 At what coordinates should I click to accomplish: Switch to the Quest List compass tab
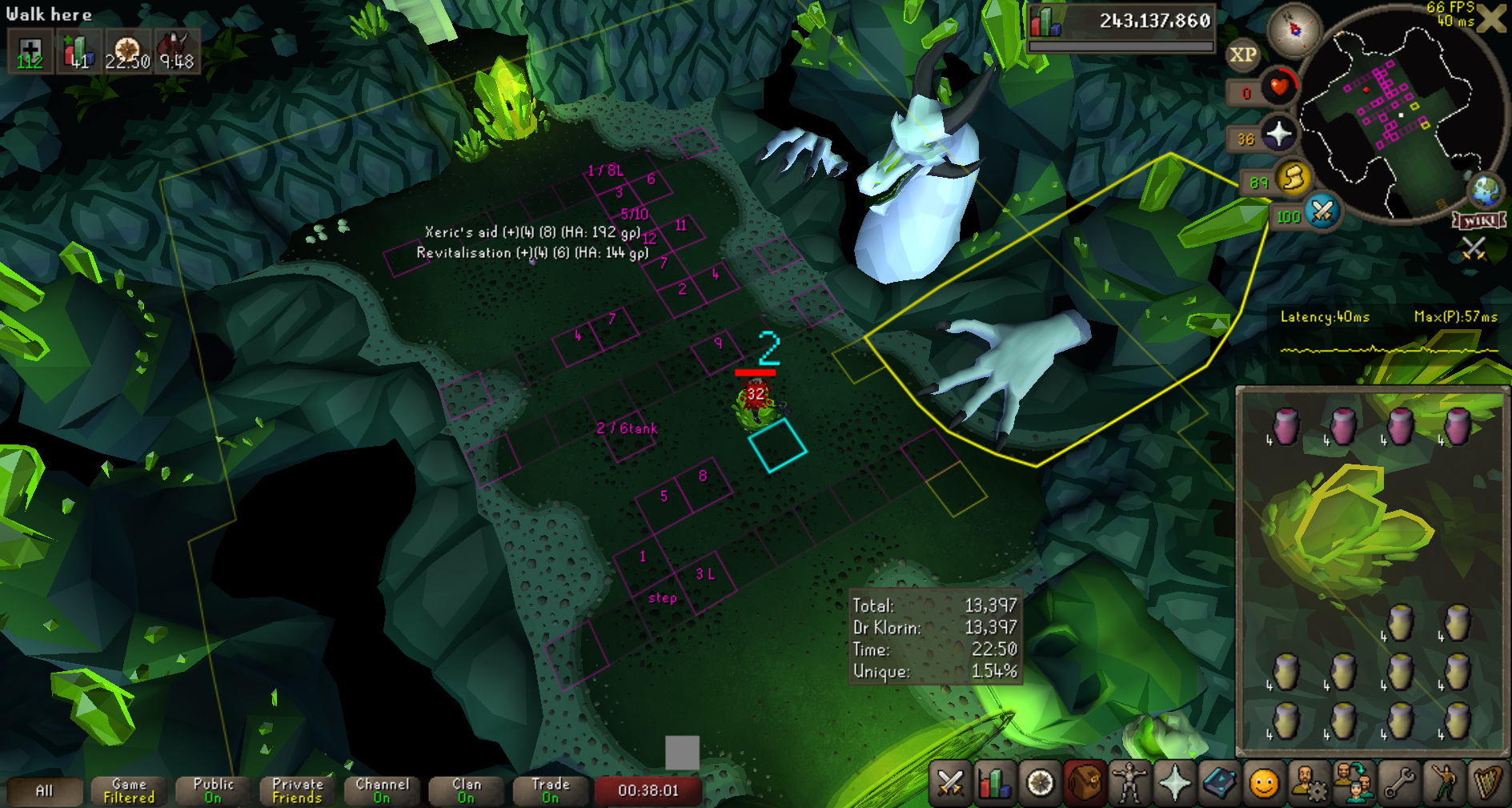pyautogui.click(x=1040, y=782)
